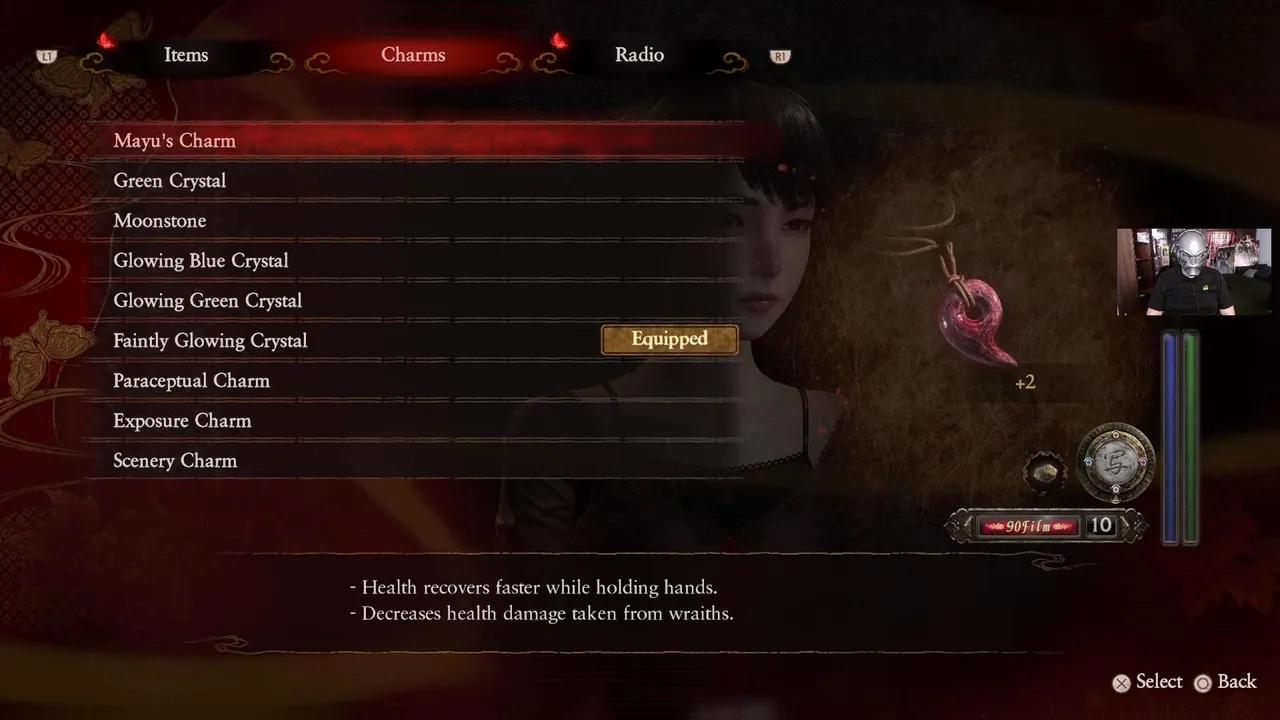The height and width of the screenshot is (720, 1280).
Task: Click the R1 shoulder button icon
Action: (779, 57)
